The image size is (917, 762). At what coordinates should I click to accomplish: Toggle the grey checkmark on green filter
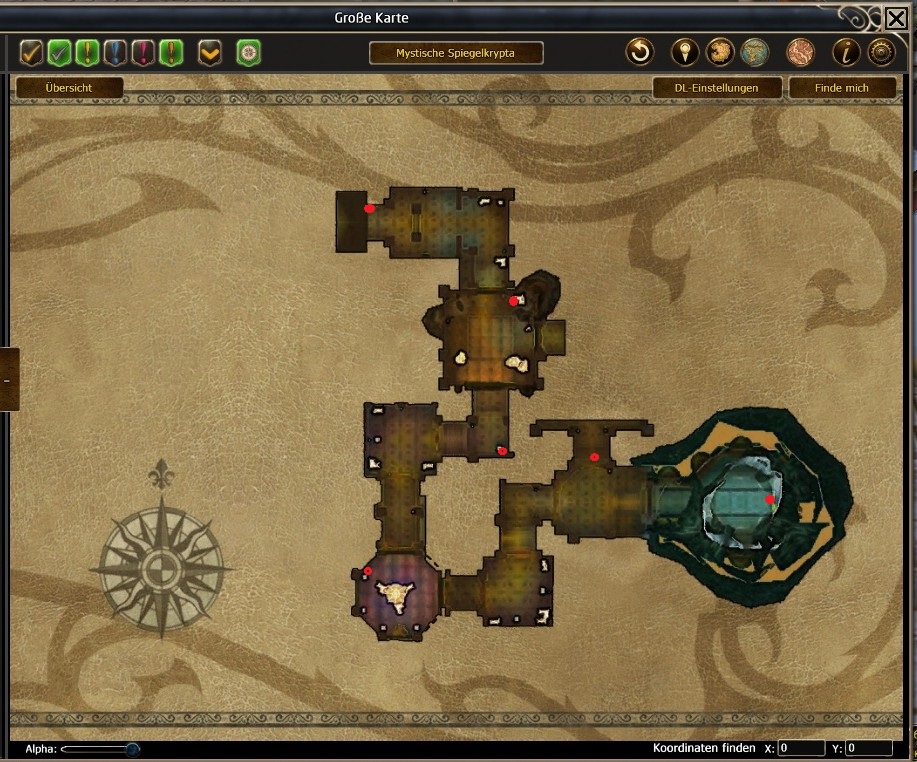[60, 52]
